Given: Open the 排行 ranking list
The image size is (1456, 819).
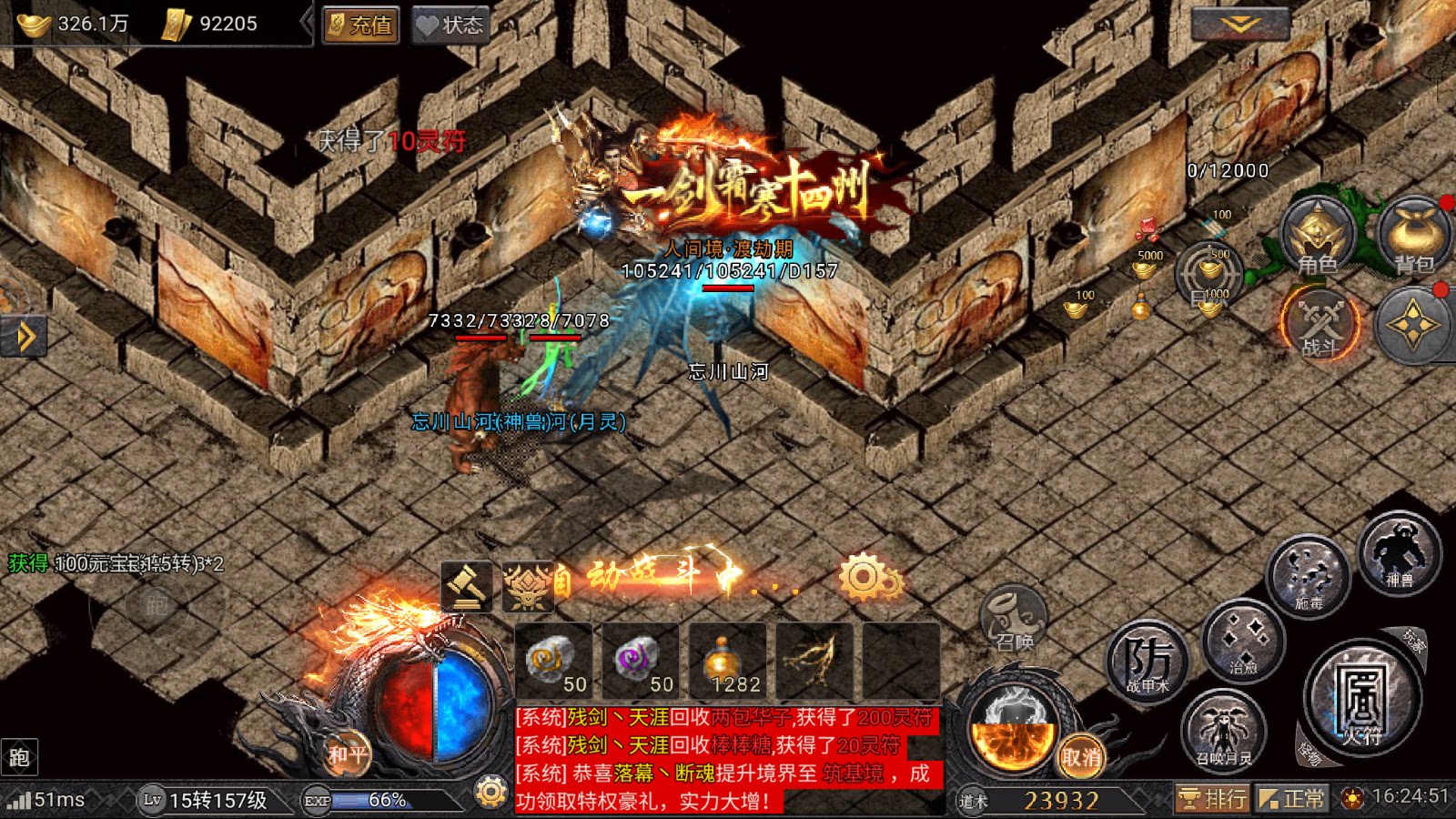Looking at the screenshot, I should pyautogui.click(x=1212, y=799).
